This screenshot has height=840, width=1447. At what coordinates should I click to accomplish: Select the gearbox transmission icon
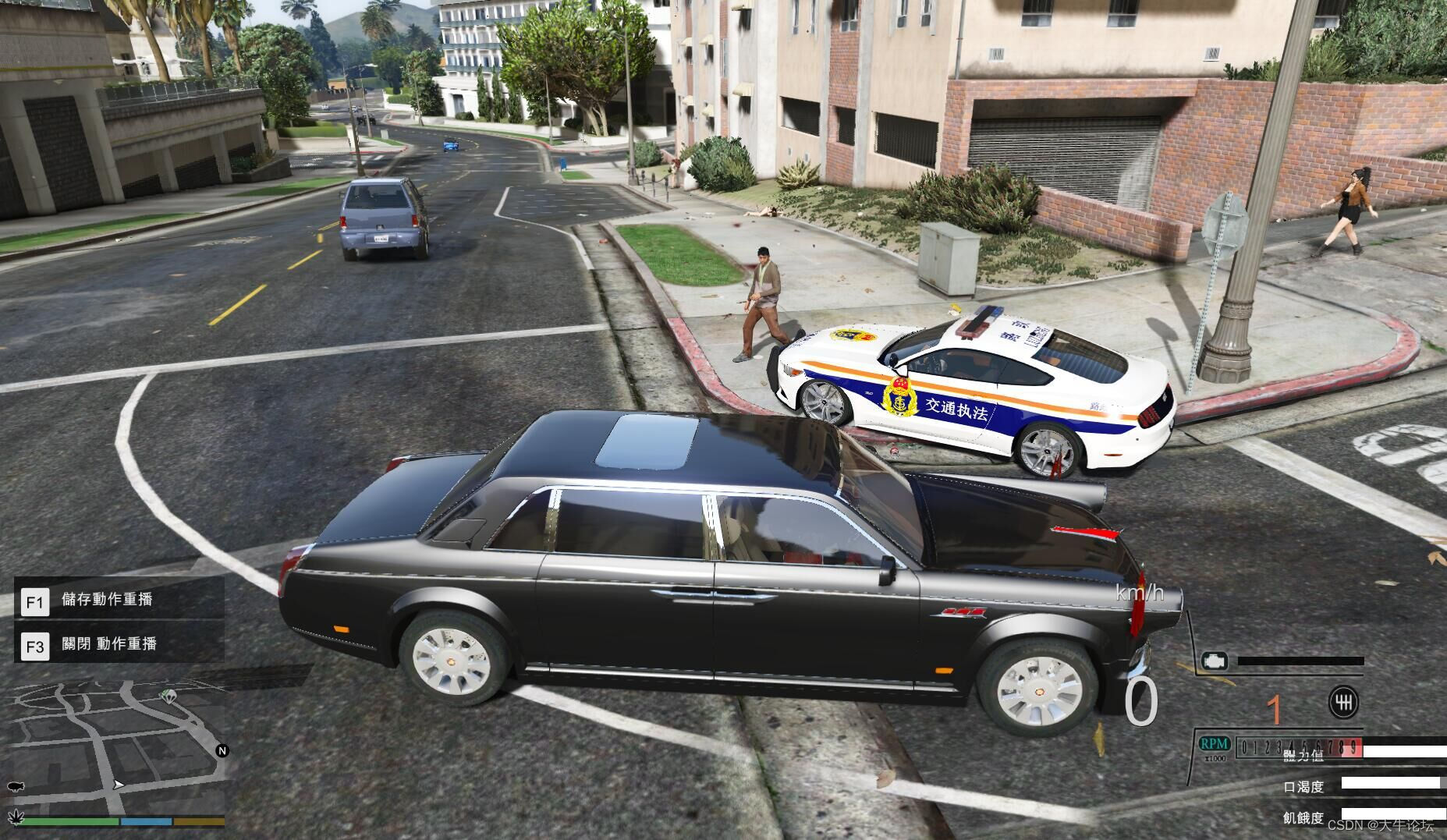[x=1344, y=704]
